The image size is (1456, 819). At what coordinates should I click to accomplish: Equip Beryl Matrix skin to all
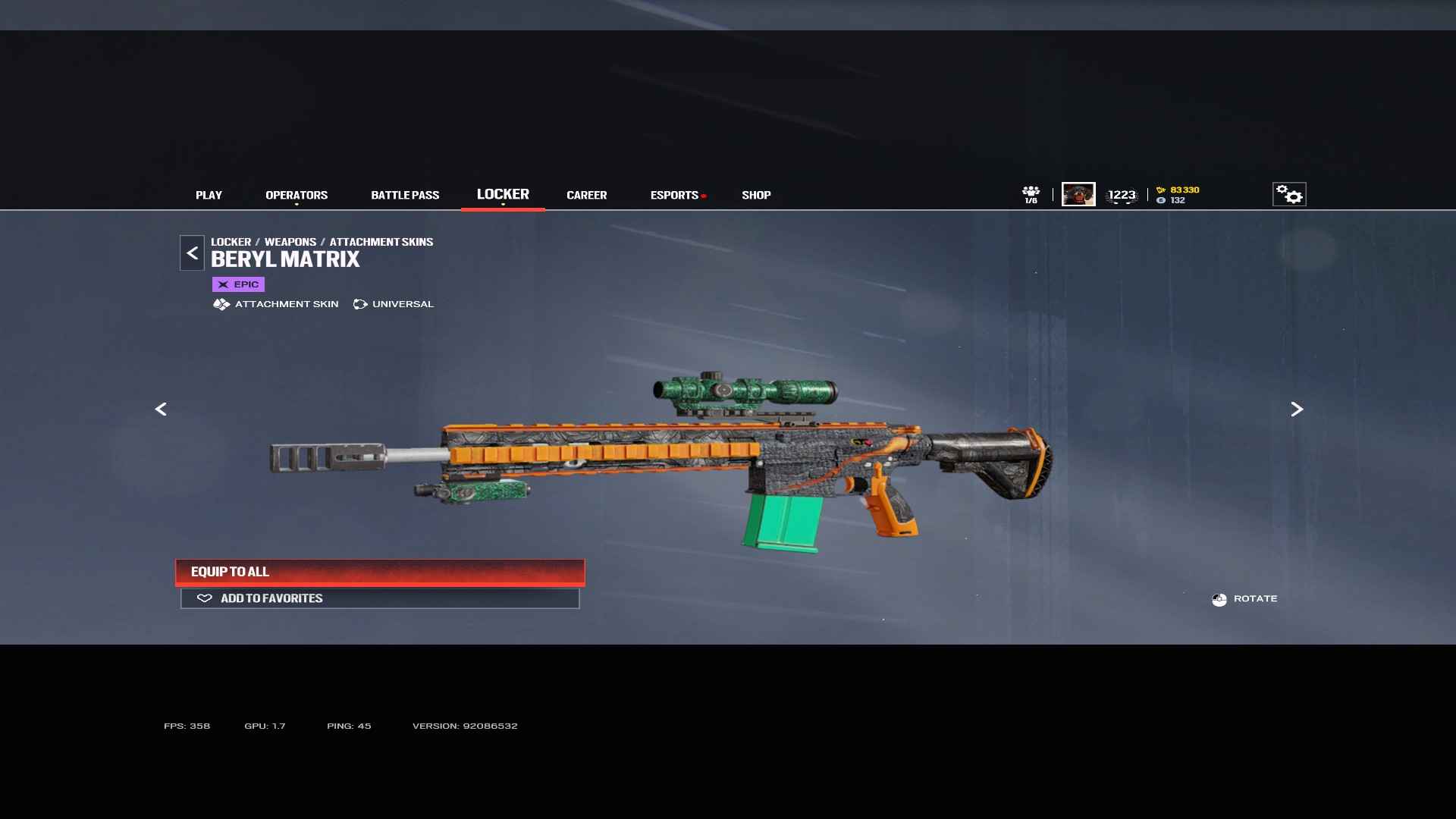click(x=380, y=573)
